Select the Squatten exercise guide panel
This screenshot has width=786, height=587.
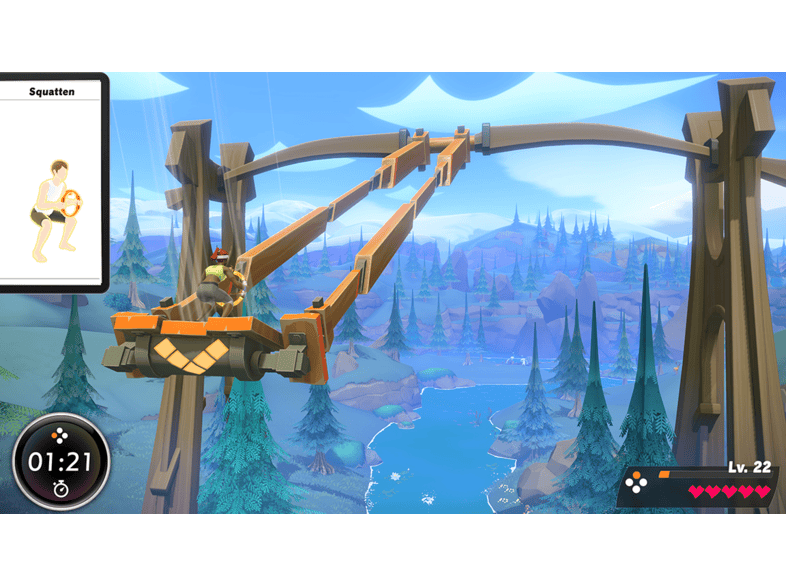click(51, 183)
